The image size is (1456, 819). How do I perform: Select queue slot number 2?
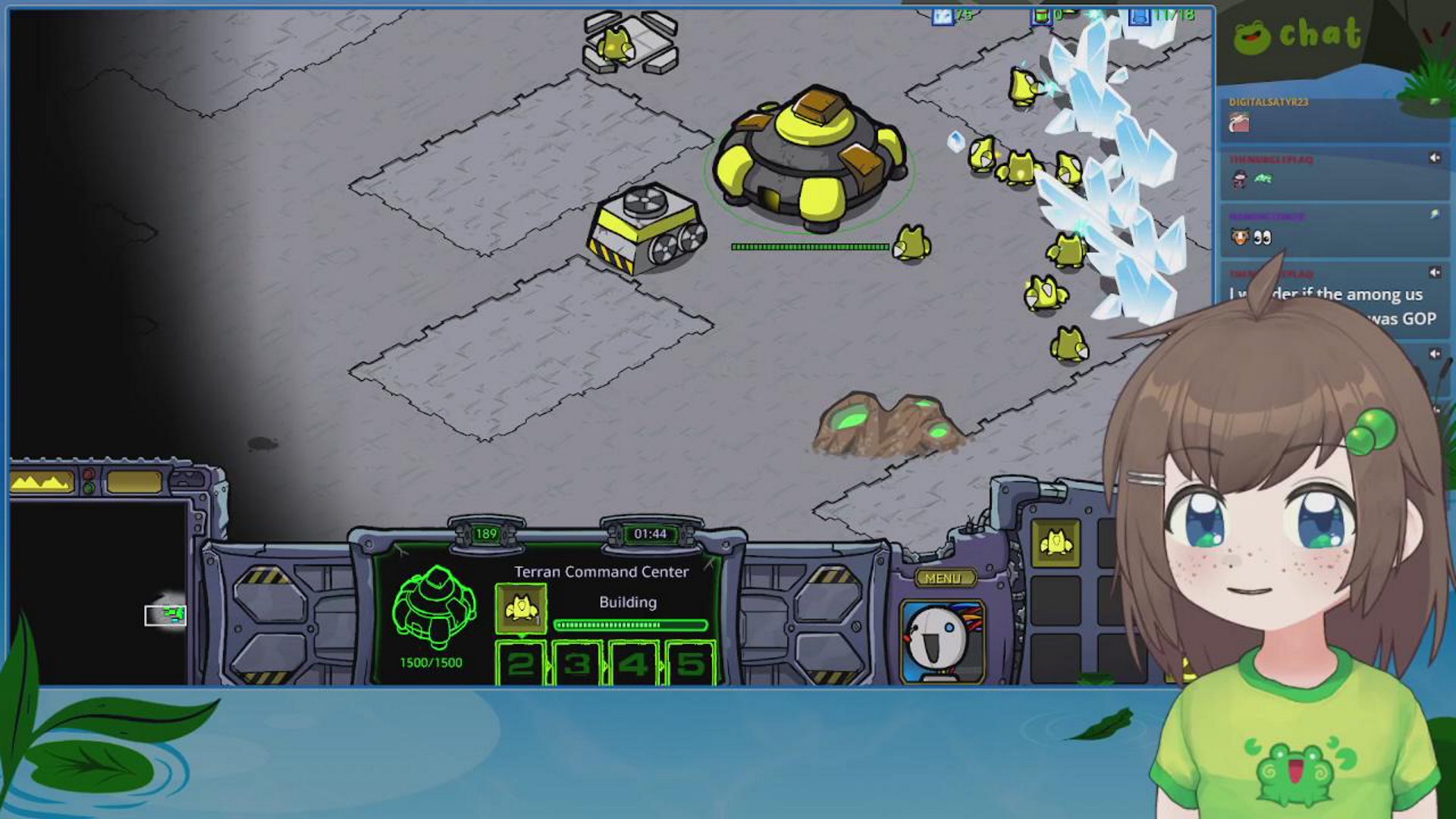520,664
